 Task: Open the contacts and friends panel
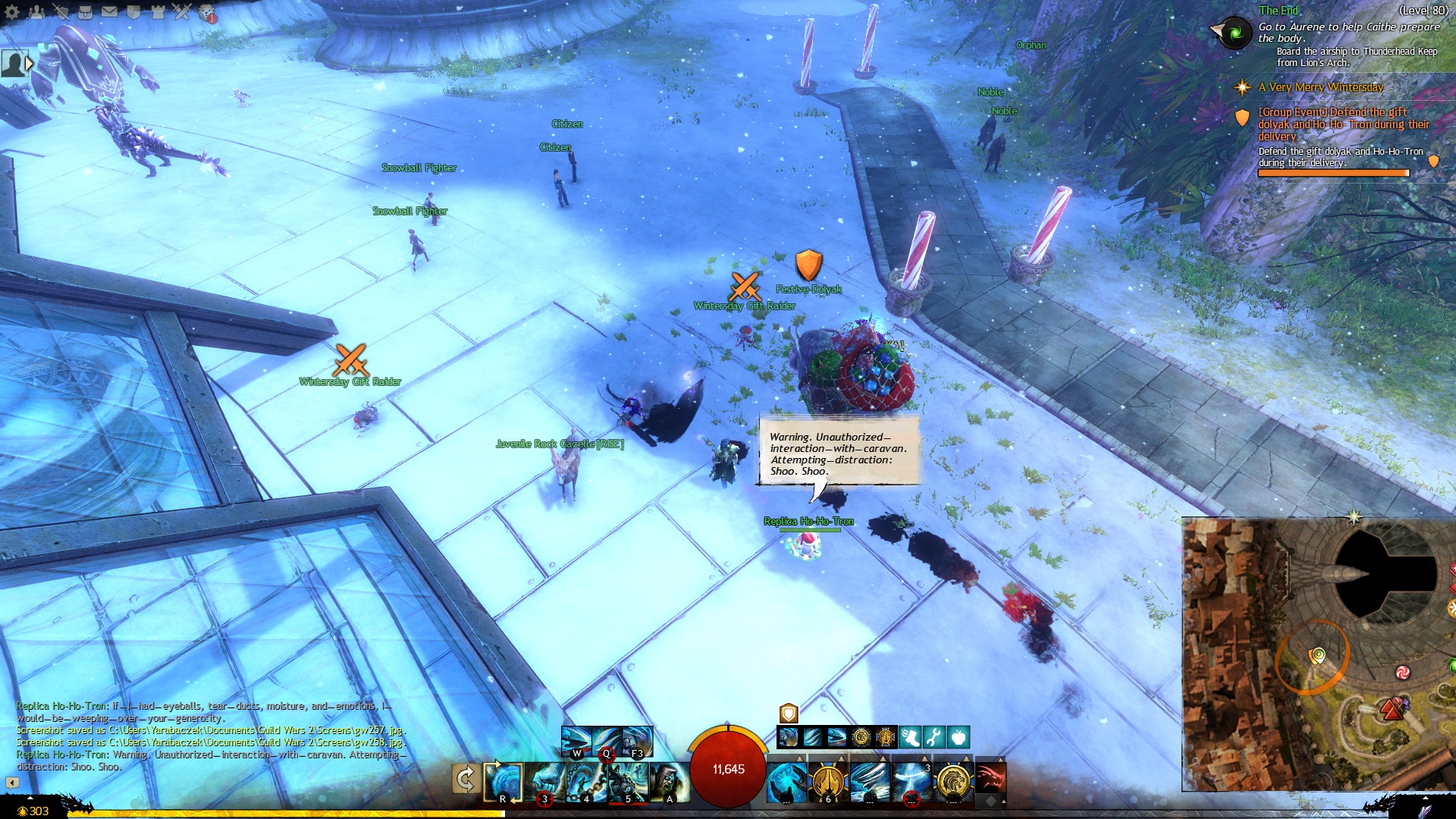click(36, 11)
